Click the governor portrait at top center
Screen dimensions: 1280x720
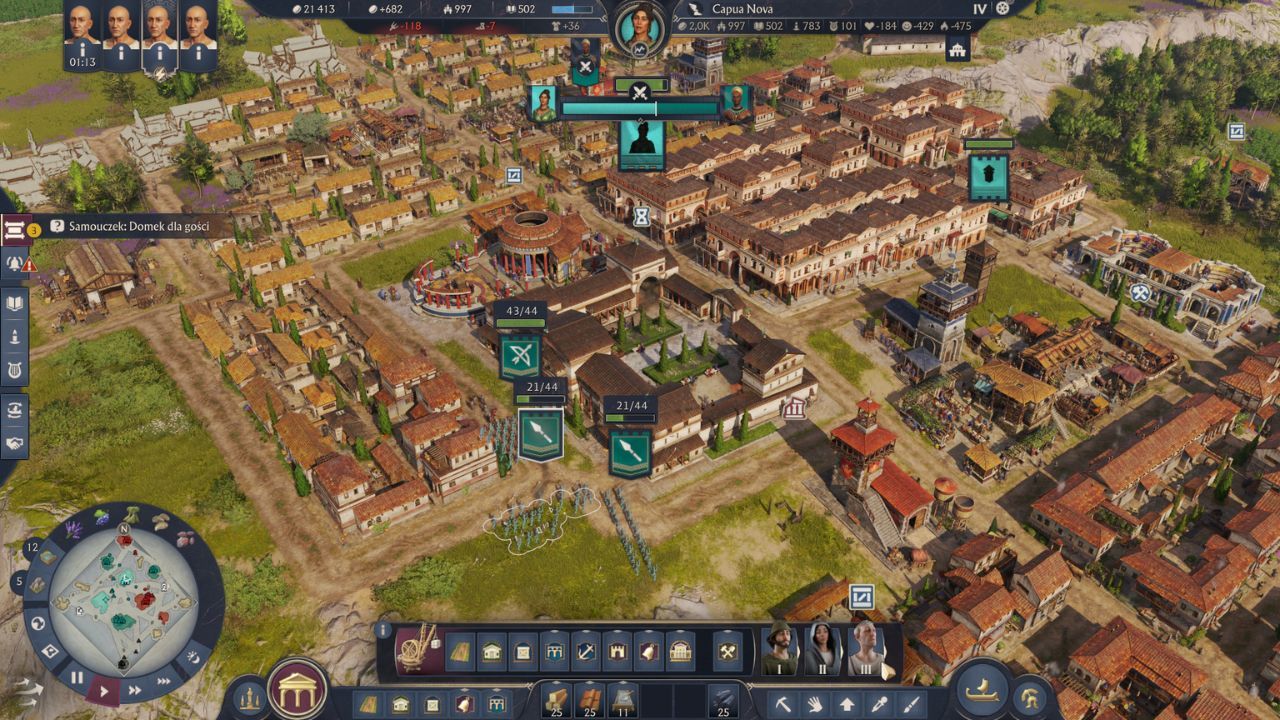639,27
